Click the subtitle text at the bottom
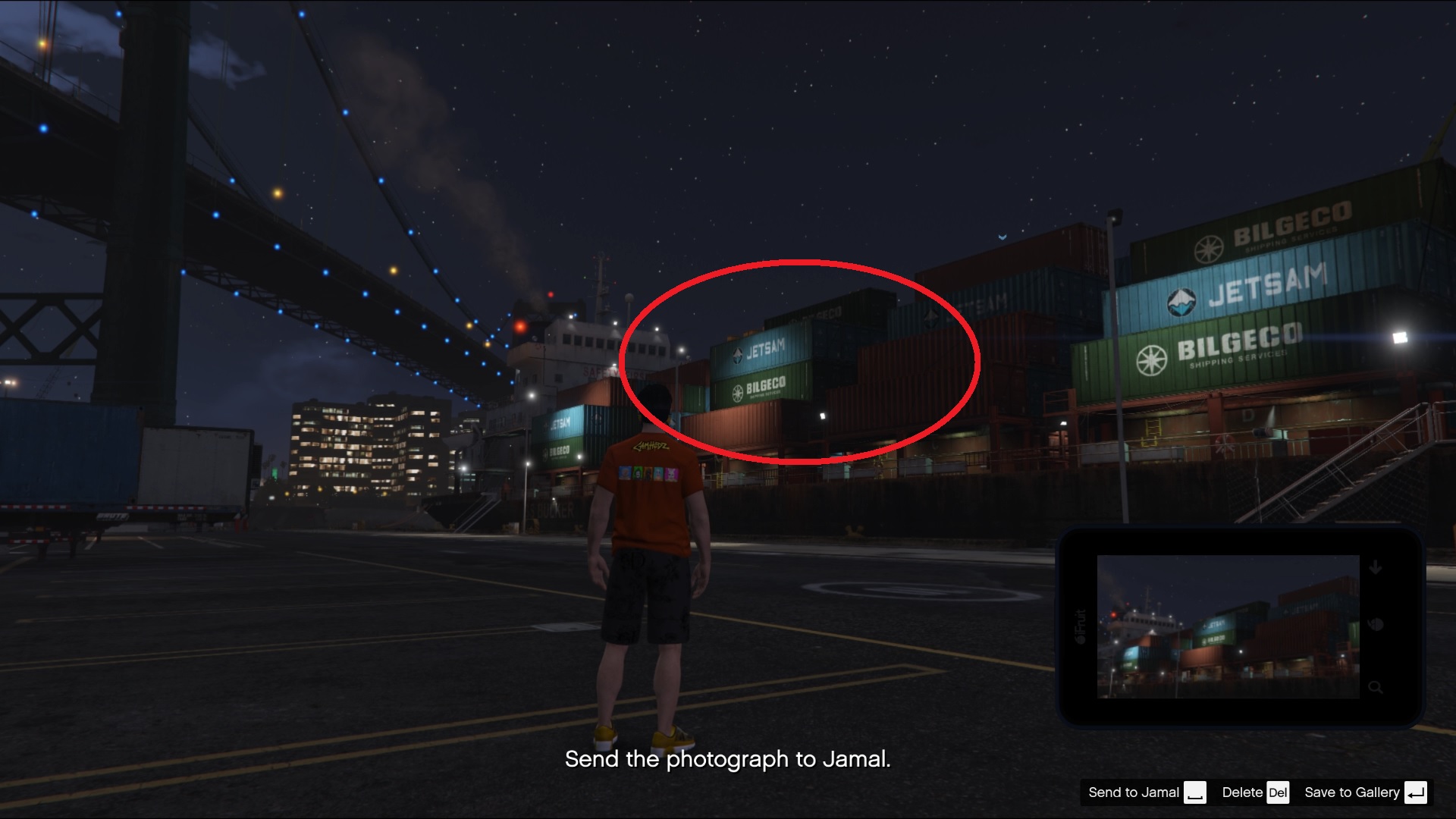The width and height of the screenshot is (1456, 819). point(726,760)
